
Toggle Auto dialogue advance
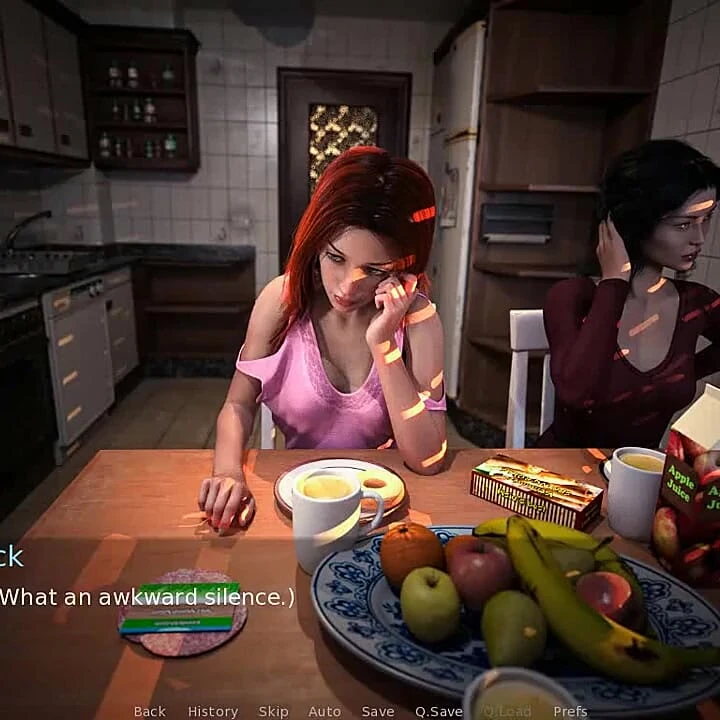(324, 711)
